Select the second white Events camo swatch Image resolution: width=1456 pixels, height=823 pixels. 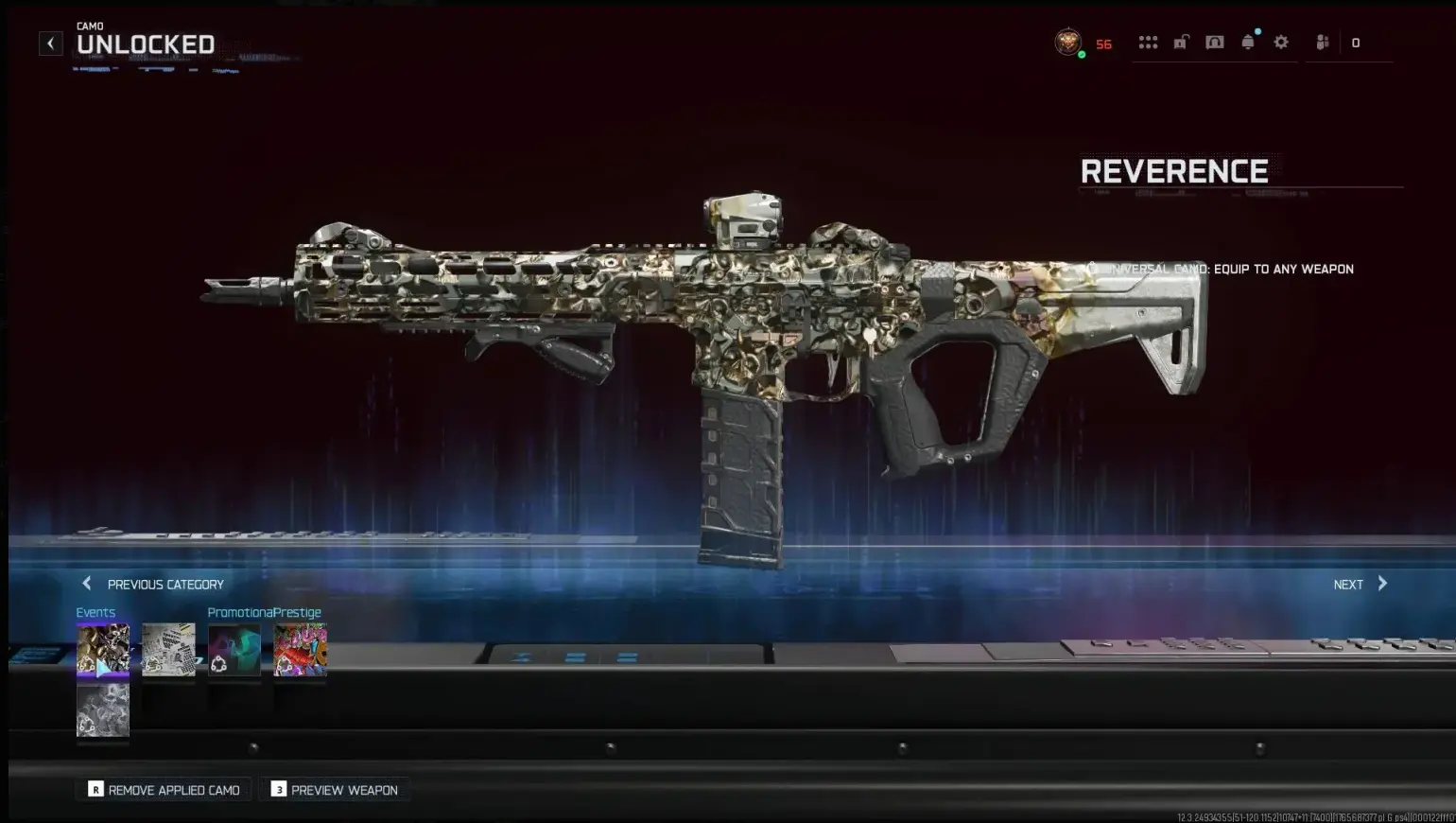168,649
